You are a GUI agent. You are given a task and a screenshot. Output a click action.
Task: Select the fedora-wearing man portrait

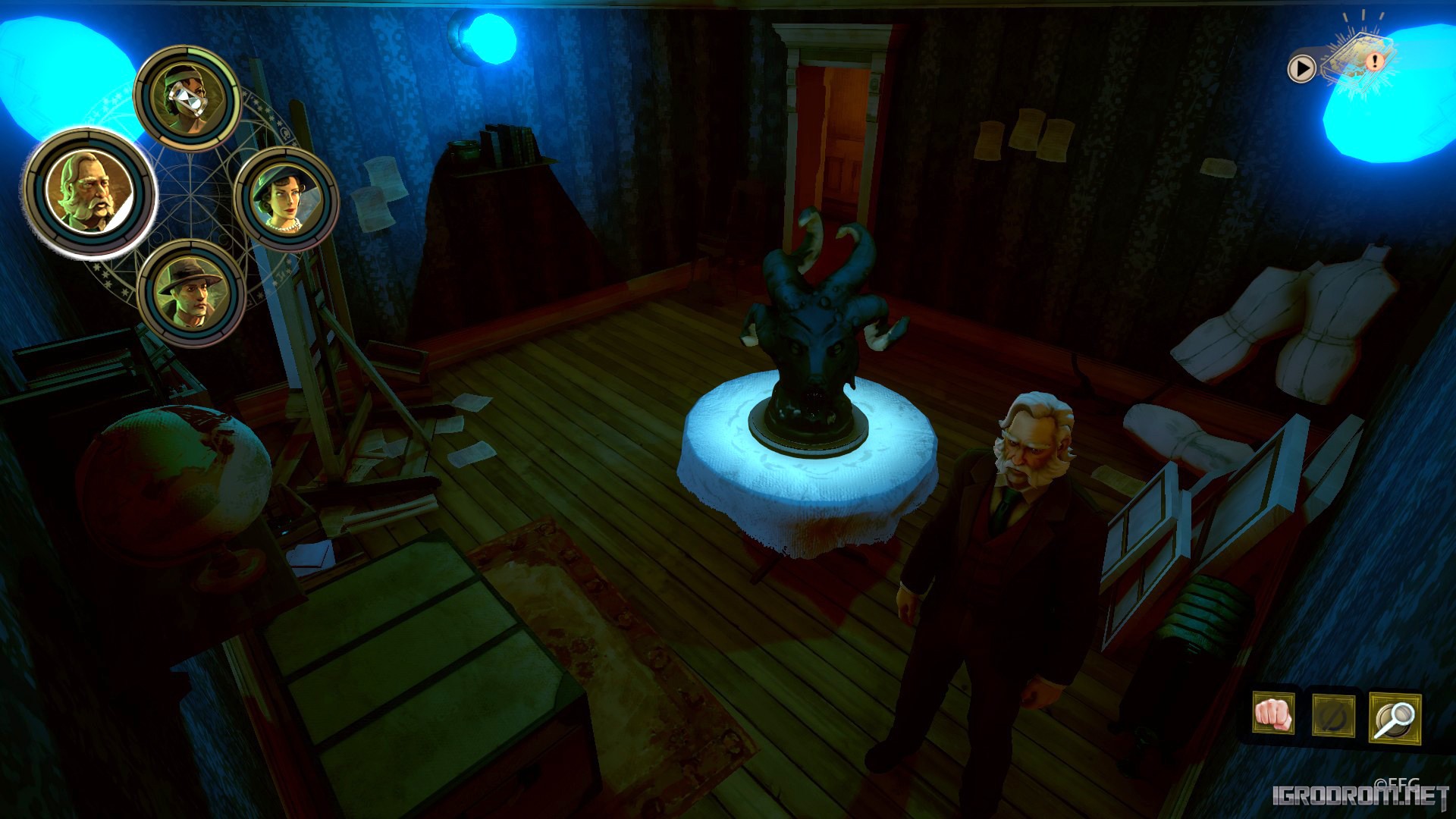coord(190,293)
